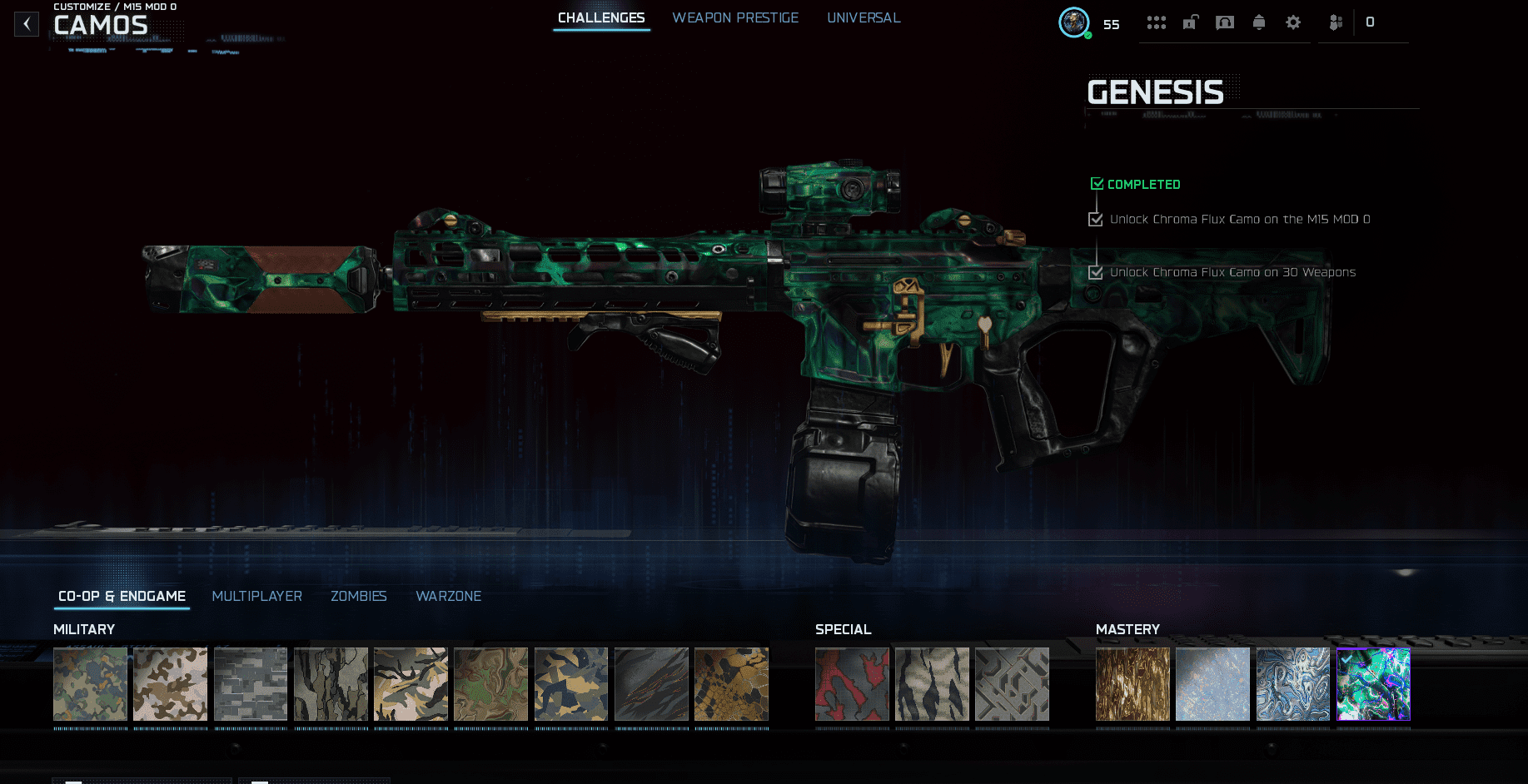
Task: Open settings via the gear icon
Action: tap(1293, 22)
